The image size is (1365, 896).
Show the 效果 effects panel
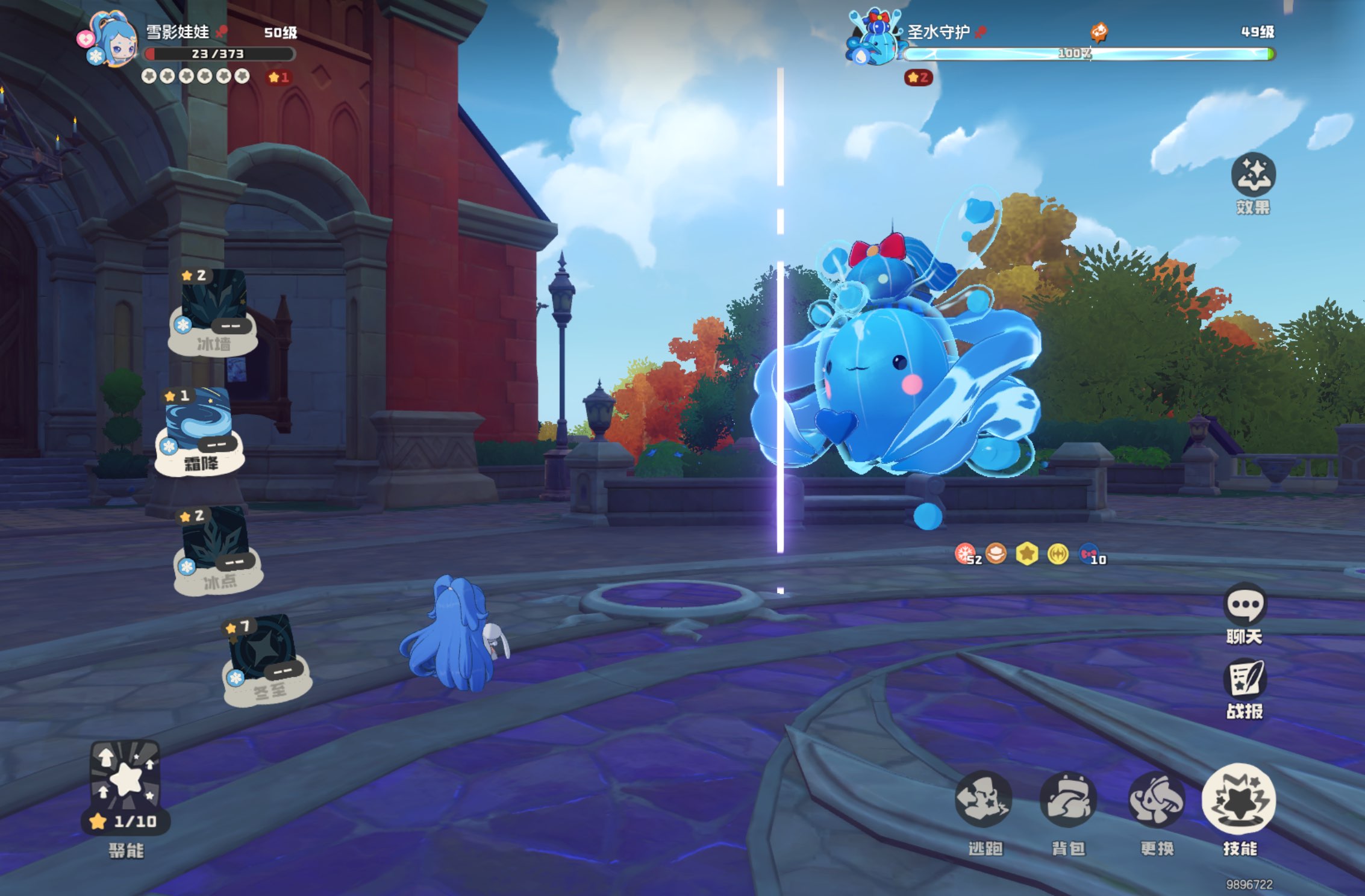coord(1254,175)
